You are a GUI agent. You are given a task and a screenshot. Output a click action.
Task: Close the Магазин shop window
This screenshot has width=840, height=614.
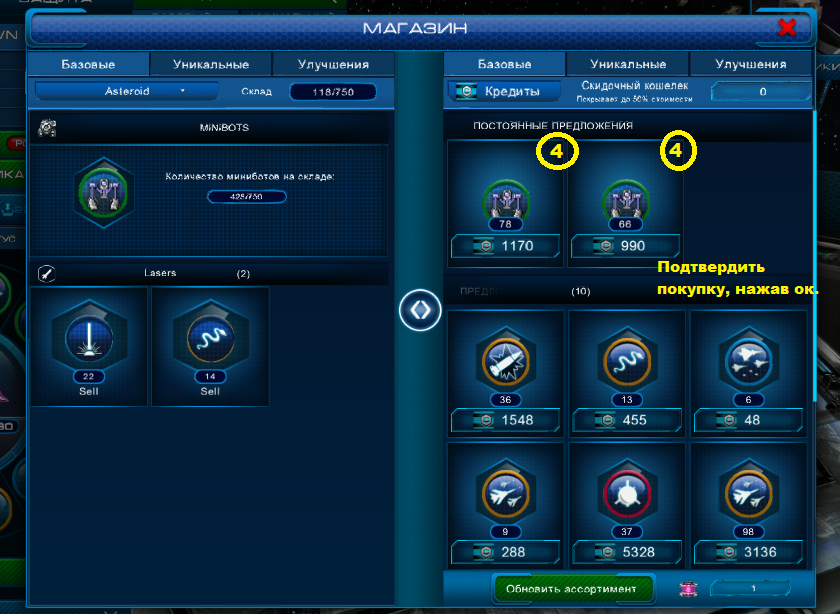point(786,28)
